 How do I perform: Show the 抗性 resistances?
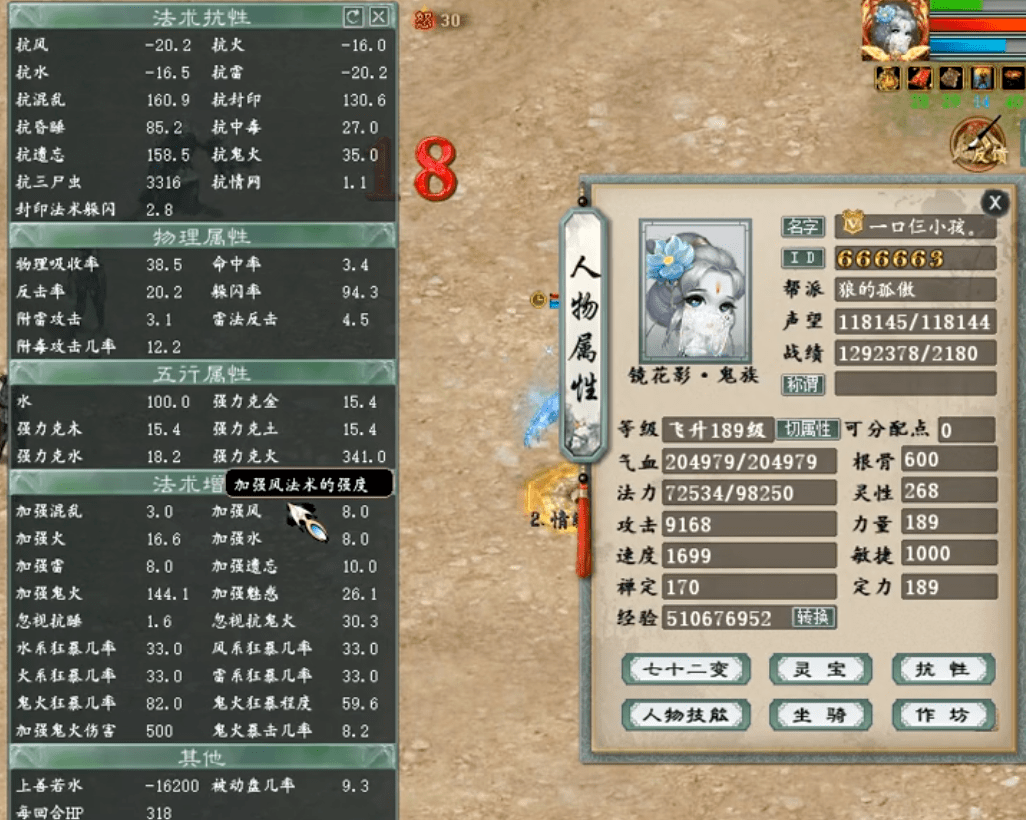point(942,670)
